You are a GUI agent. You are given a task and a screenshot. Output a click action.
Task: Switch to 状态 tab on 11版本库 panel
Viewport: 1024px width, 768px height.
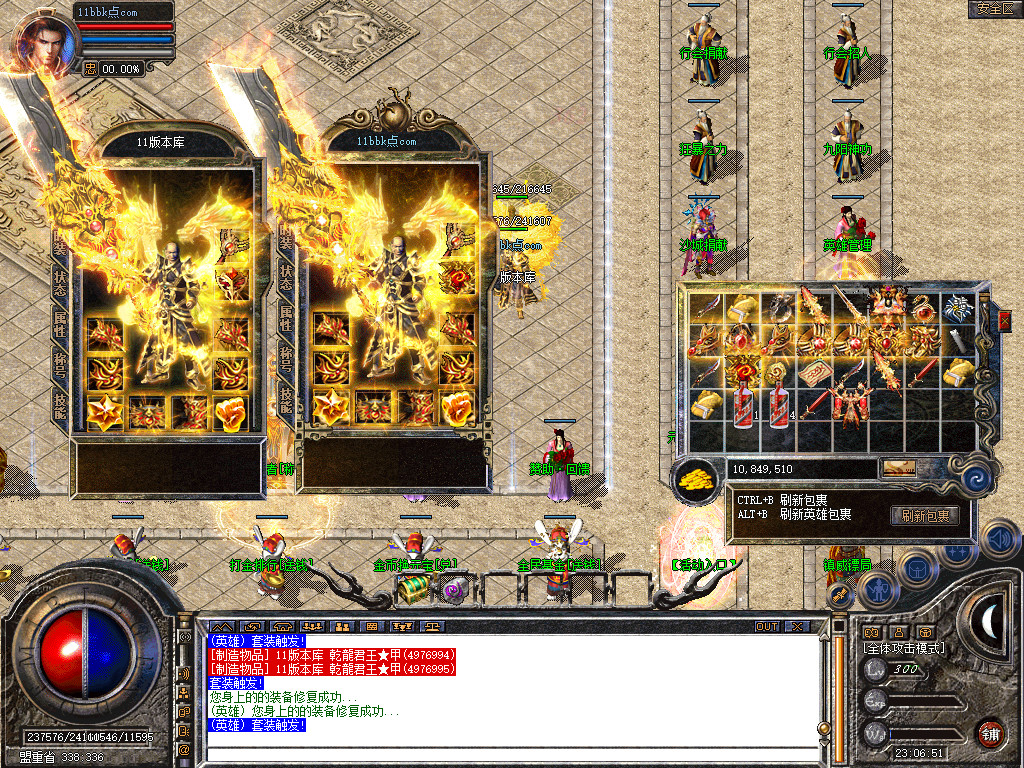(61, 280)
